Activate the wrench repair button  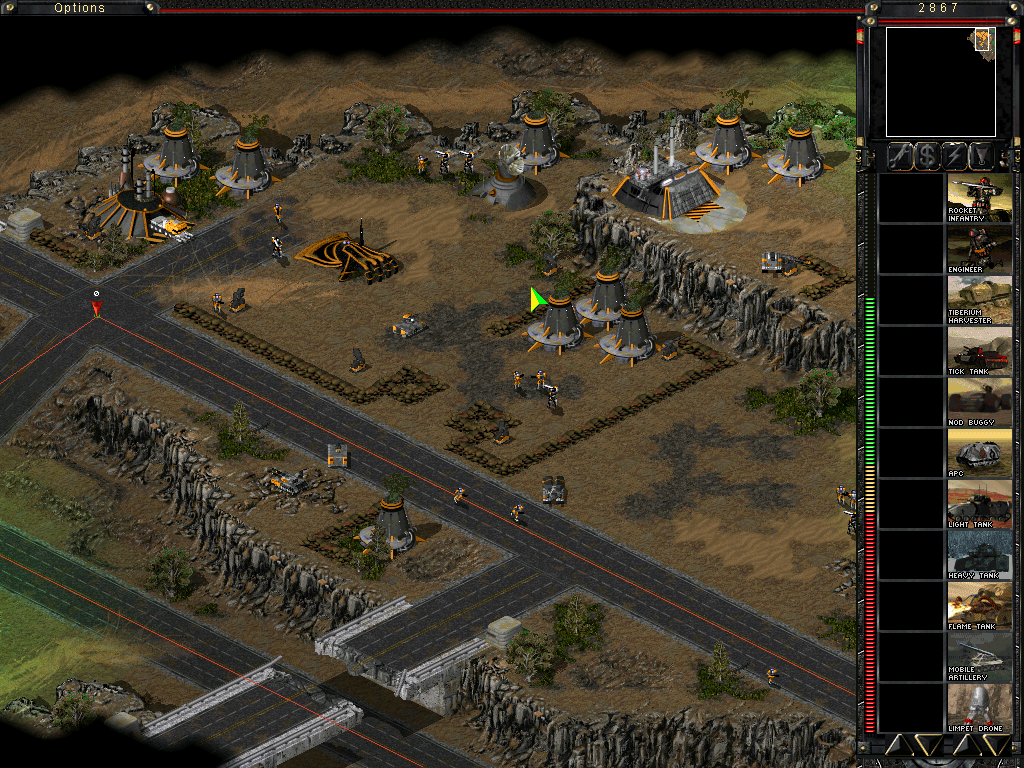[899, 156]
